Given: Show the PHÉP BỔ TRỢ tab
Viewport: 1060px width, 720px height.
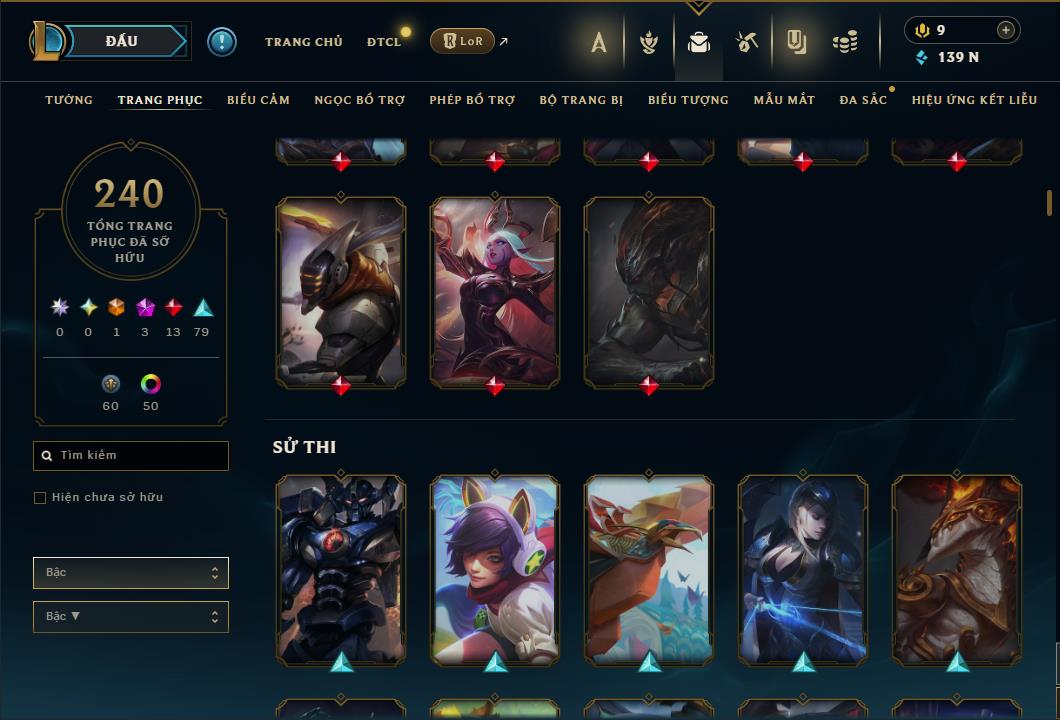Looking at the screenshot, I should (472, 100).
